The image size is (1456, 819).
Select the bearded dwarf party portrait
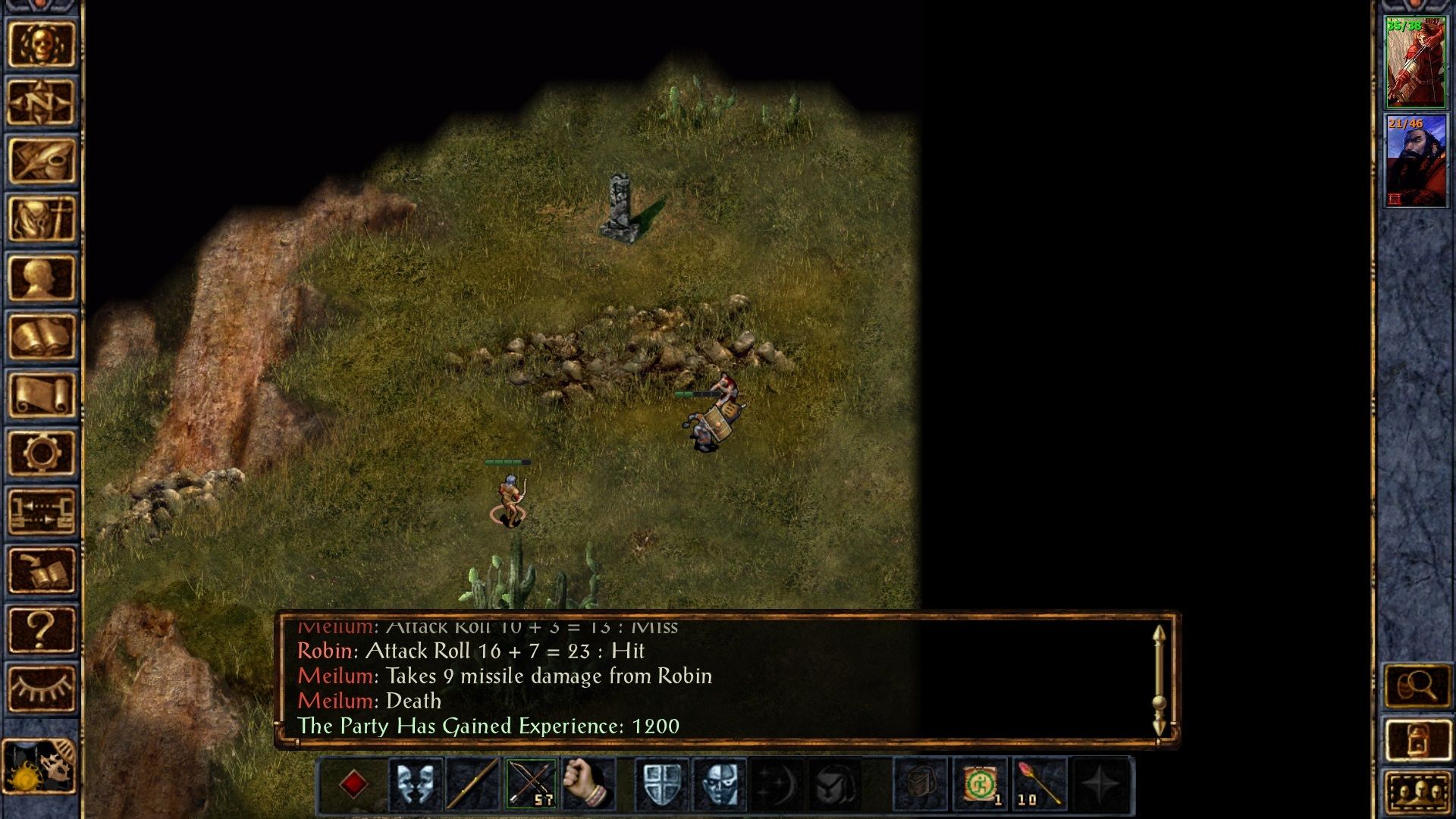pyautogui.click(x=1415, y=161)
